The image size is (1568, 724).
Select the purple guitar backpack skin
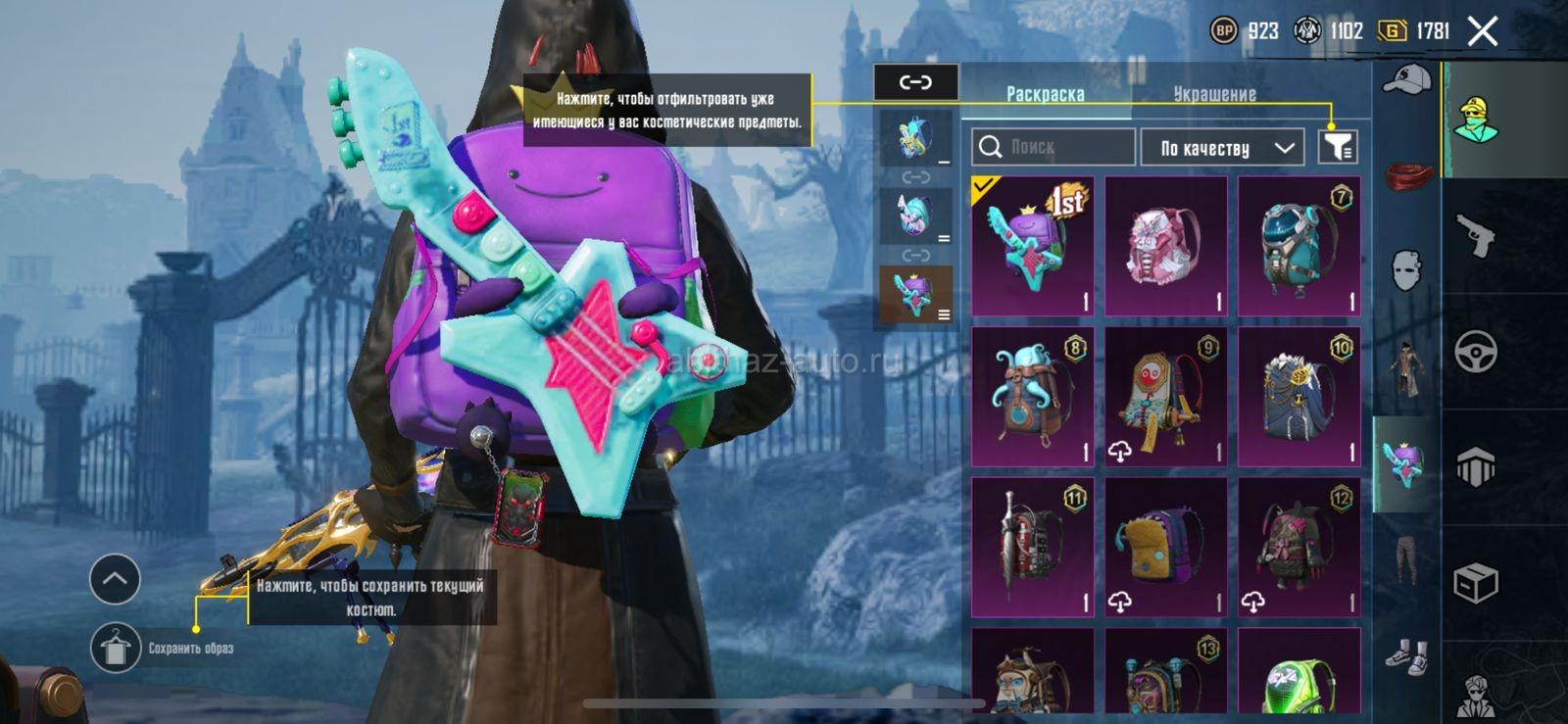pyautogui.click(x=1032, y=246)
